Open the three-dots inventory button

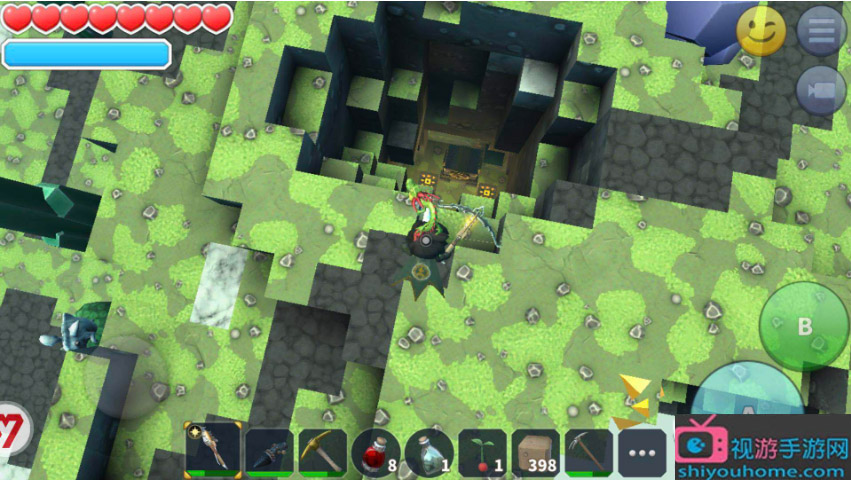click(x=643, y=453)
